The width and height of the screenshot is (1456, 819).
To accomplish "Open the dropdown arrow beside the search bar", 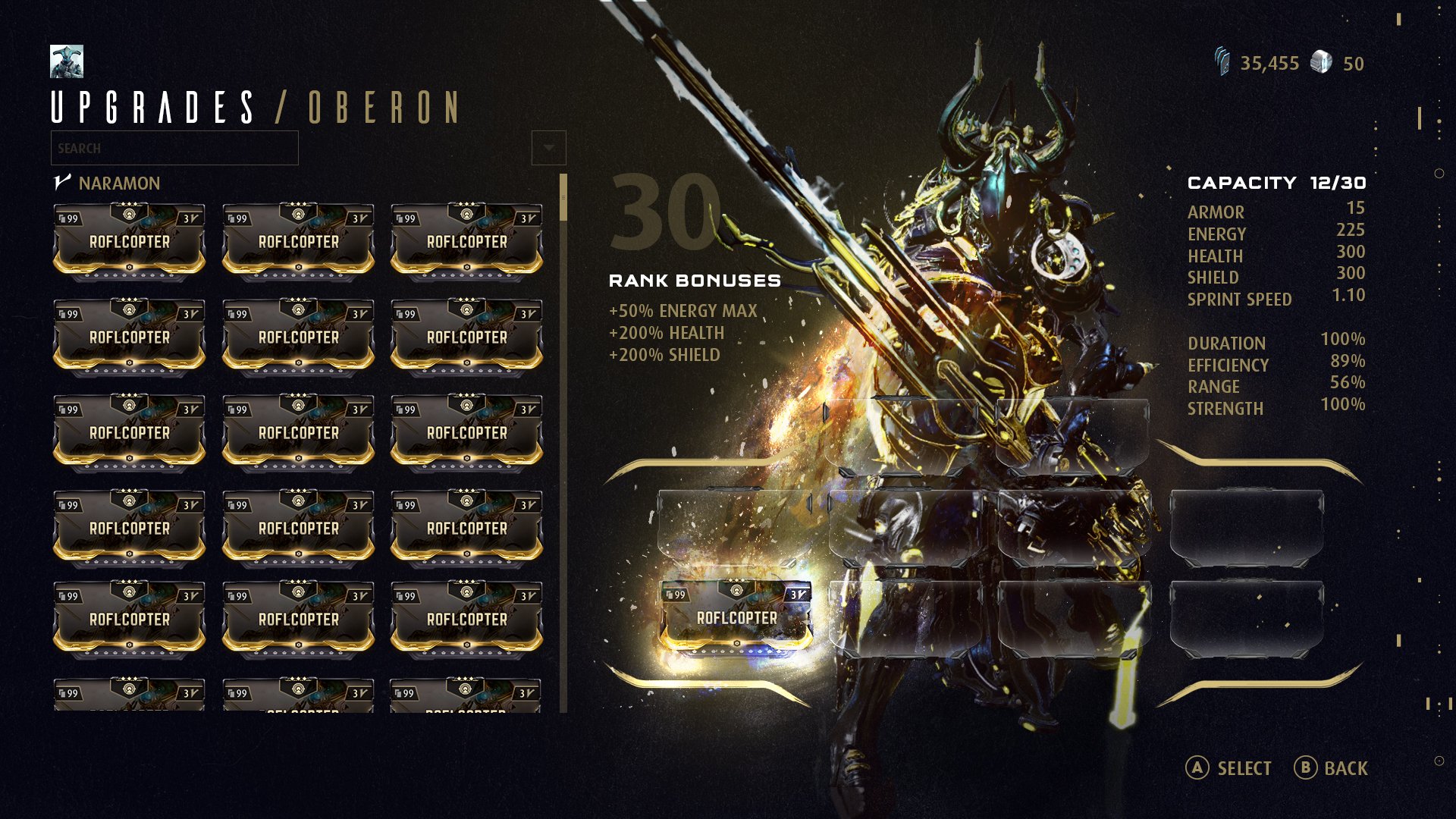I will pos(548,146).
